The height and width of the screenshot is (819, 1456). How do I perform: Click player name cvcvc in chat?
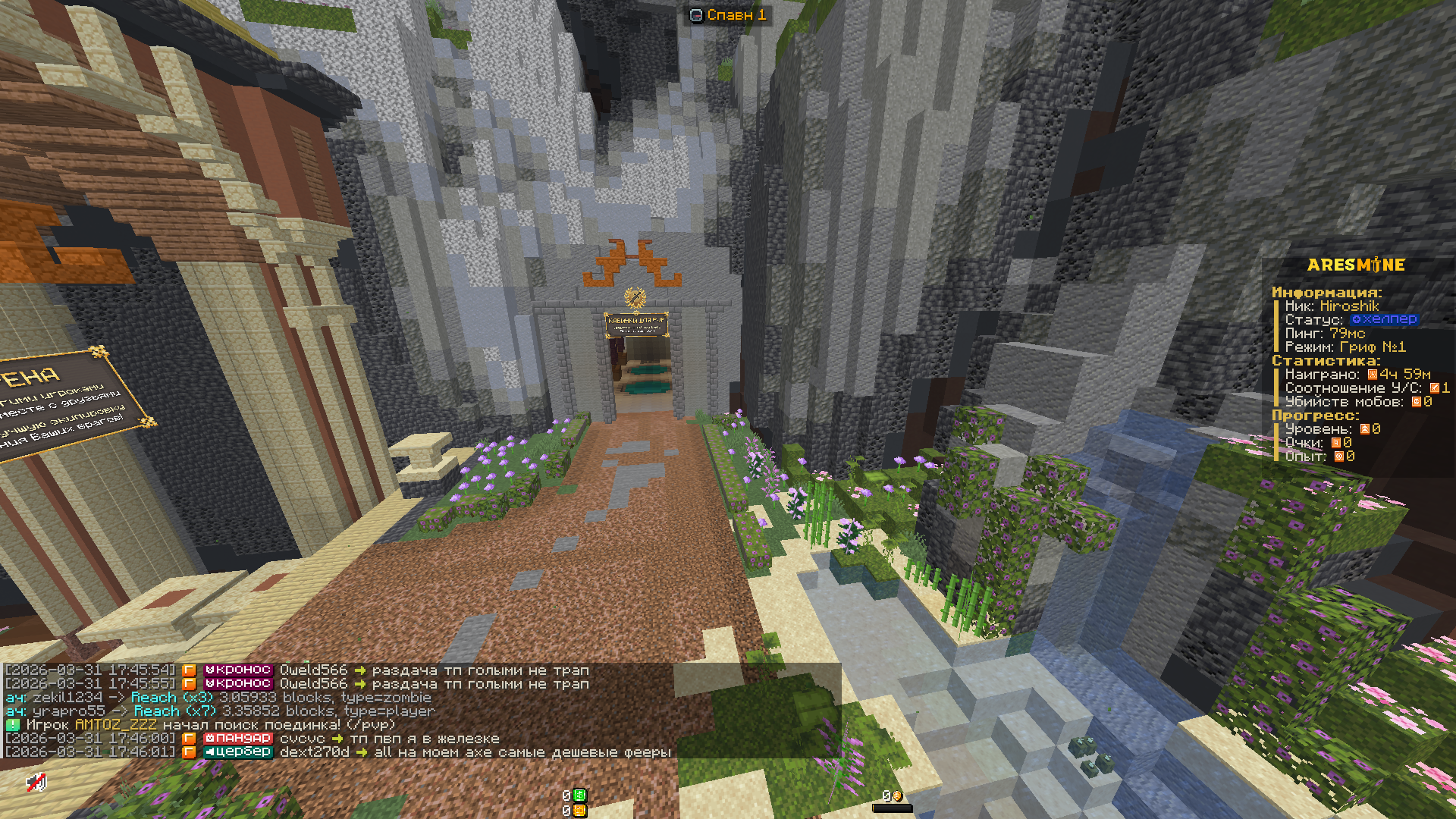pos(302,739)
